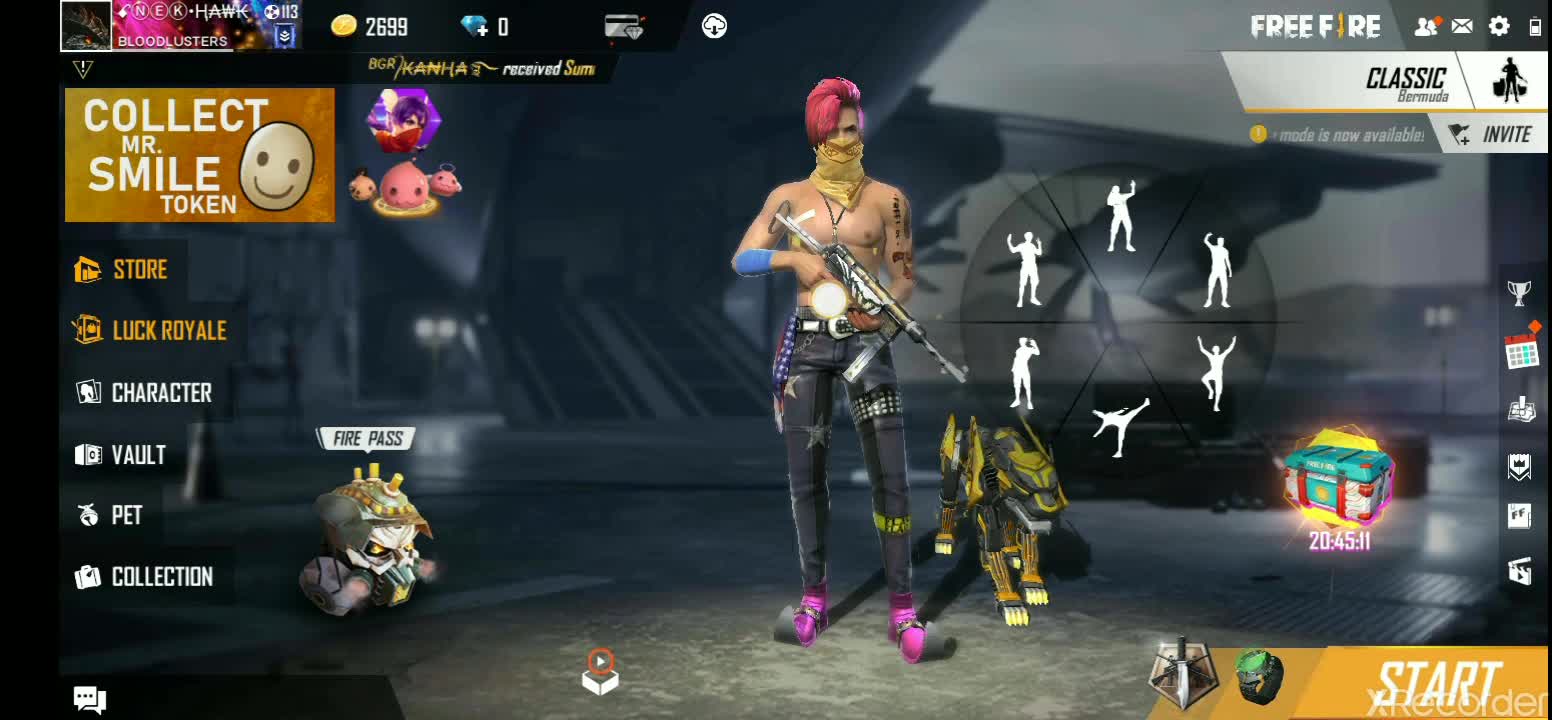Invite friends with the INVITE button
This screenshot has height=720, width=1552.
coord(1490,134)
